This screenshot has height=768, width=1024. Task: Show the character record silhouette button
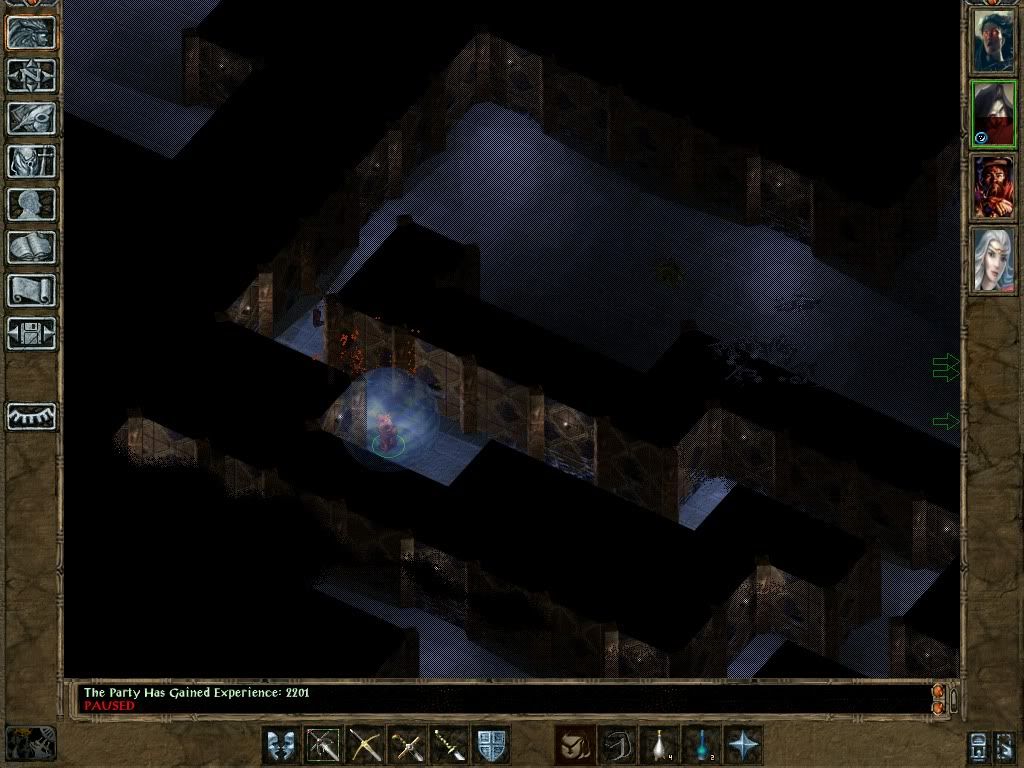[x=31, y=204]
